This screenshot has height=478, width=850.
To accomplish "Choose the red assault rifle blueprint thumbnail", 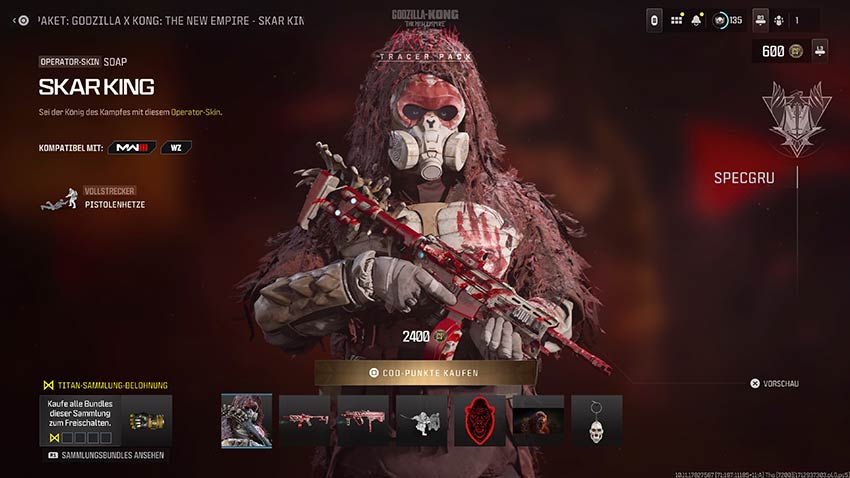I will pos(304,420).
